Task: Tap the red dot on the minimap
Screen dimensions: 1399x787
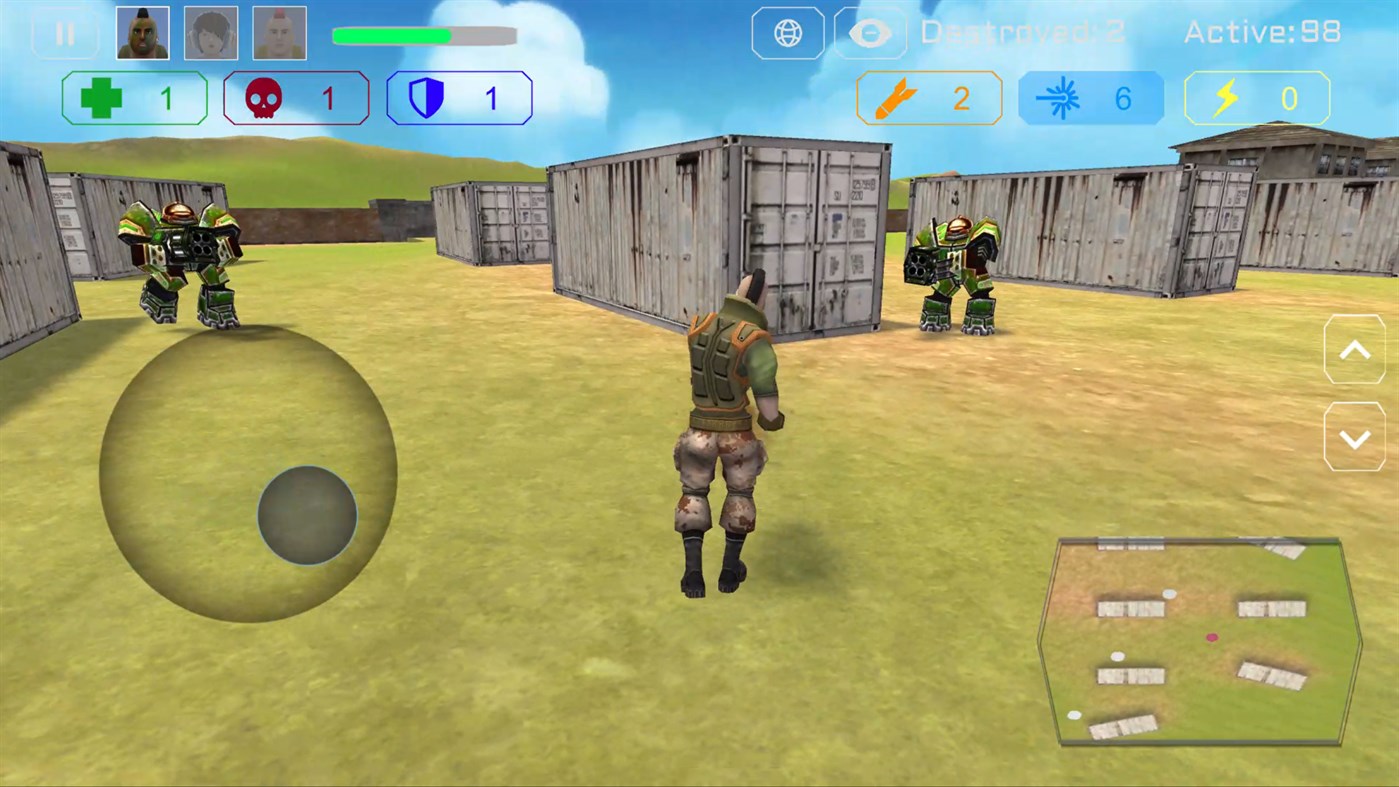Action: coord(1212,637)
